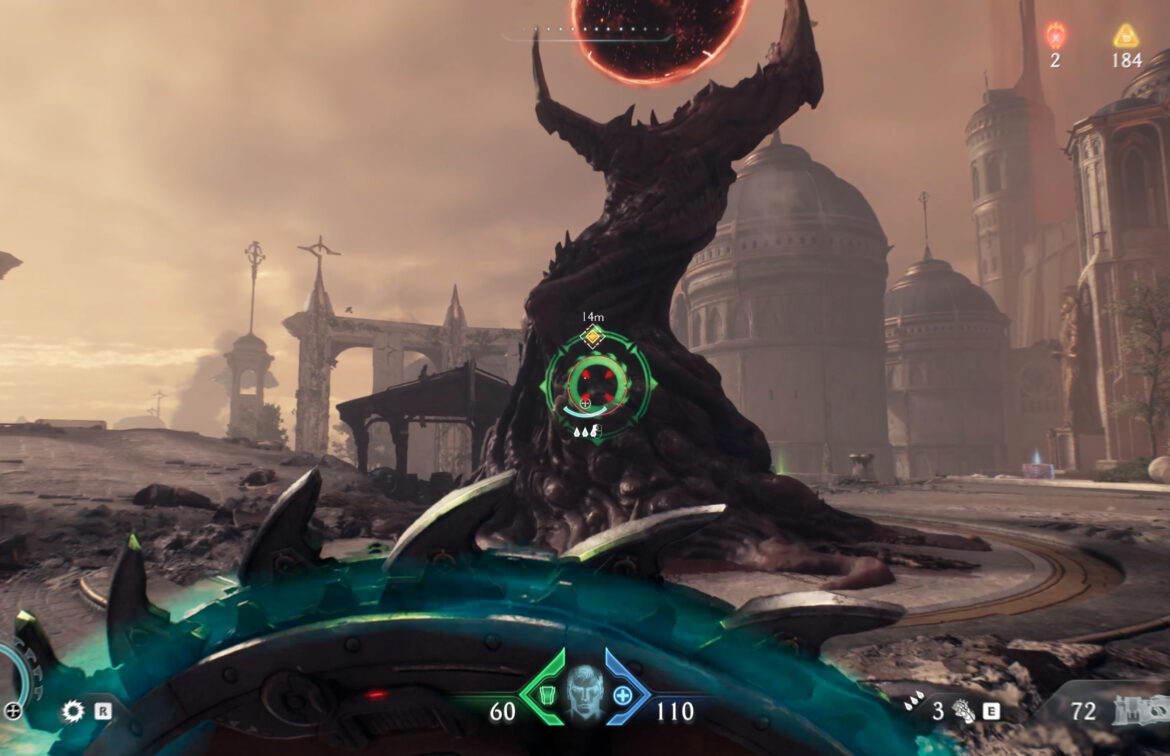Click the red ruby currency icon
This screenshot has width=1170, height=756.
[1055, 36]
